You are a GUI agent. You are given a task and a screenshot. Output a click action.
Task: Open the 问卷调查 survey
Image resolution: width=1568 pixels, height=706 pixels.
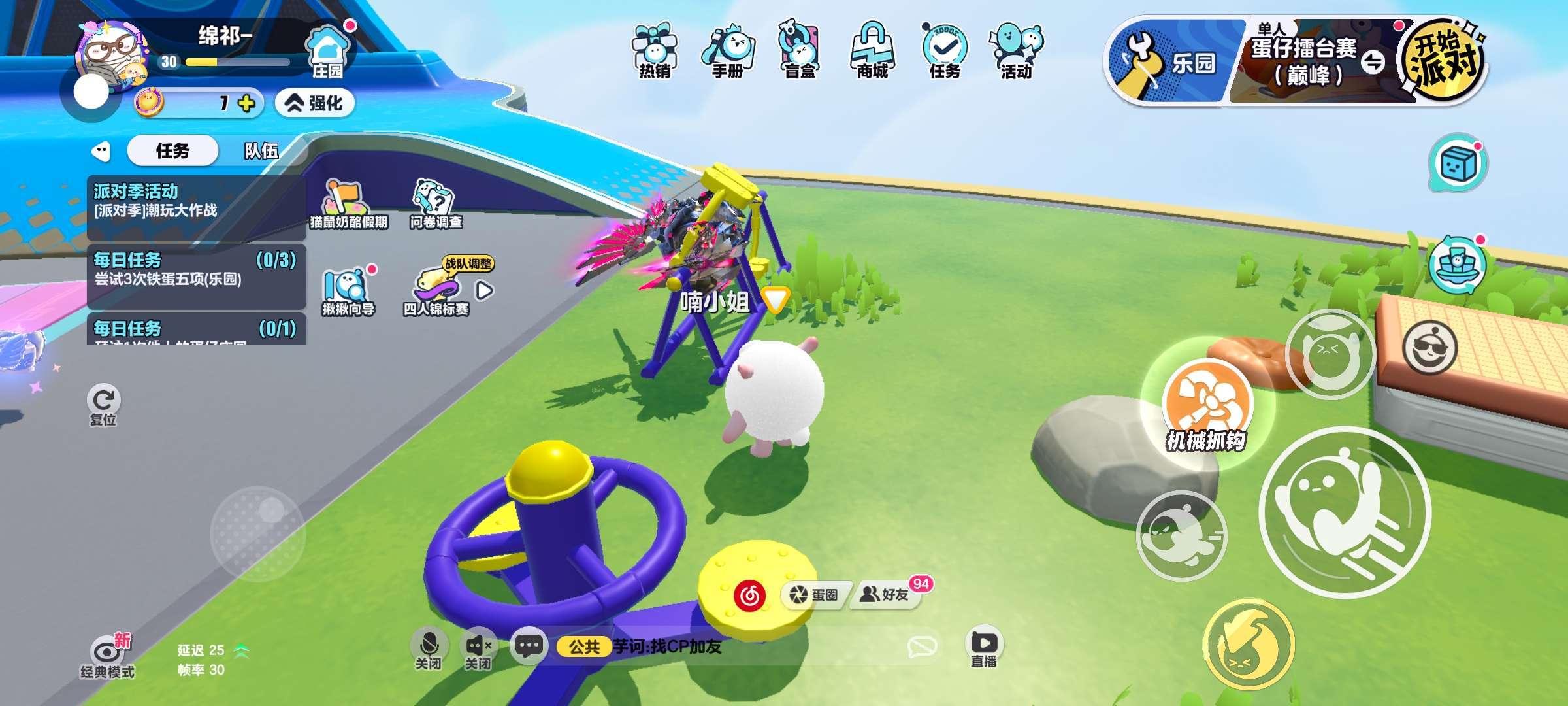pyautogui.click(x=436, y=204)
